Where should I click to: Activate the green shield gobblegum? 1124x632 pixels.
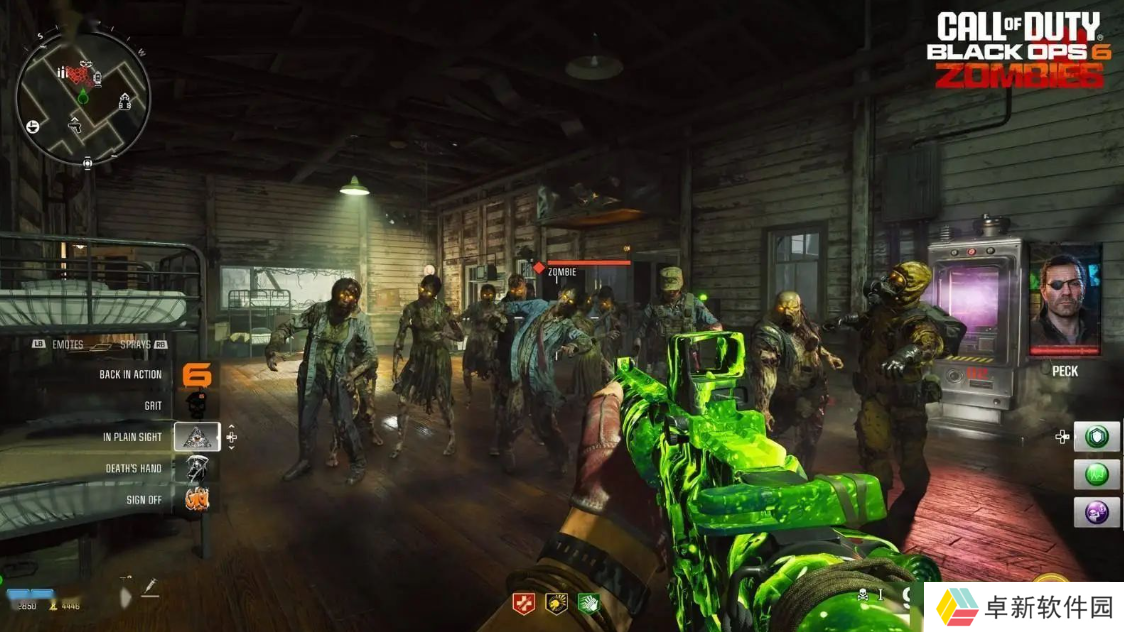coord(1097,437)
